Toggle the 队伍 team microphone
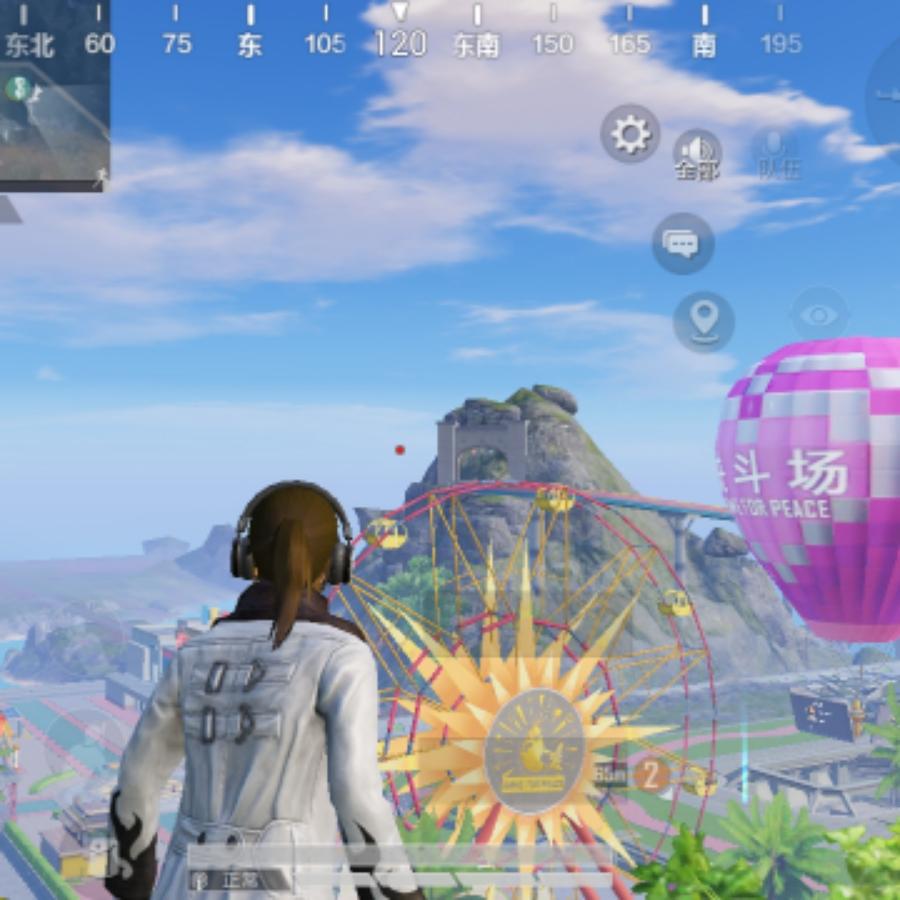The width and height of the screenshot is (900, 900). pos(777,153)
